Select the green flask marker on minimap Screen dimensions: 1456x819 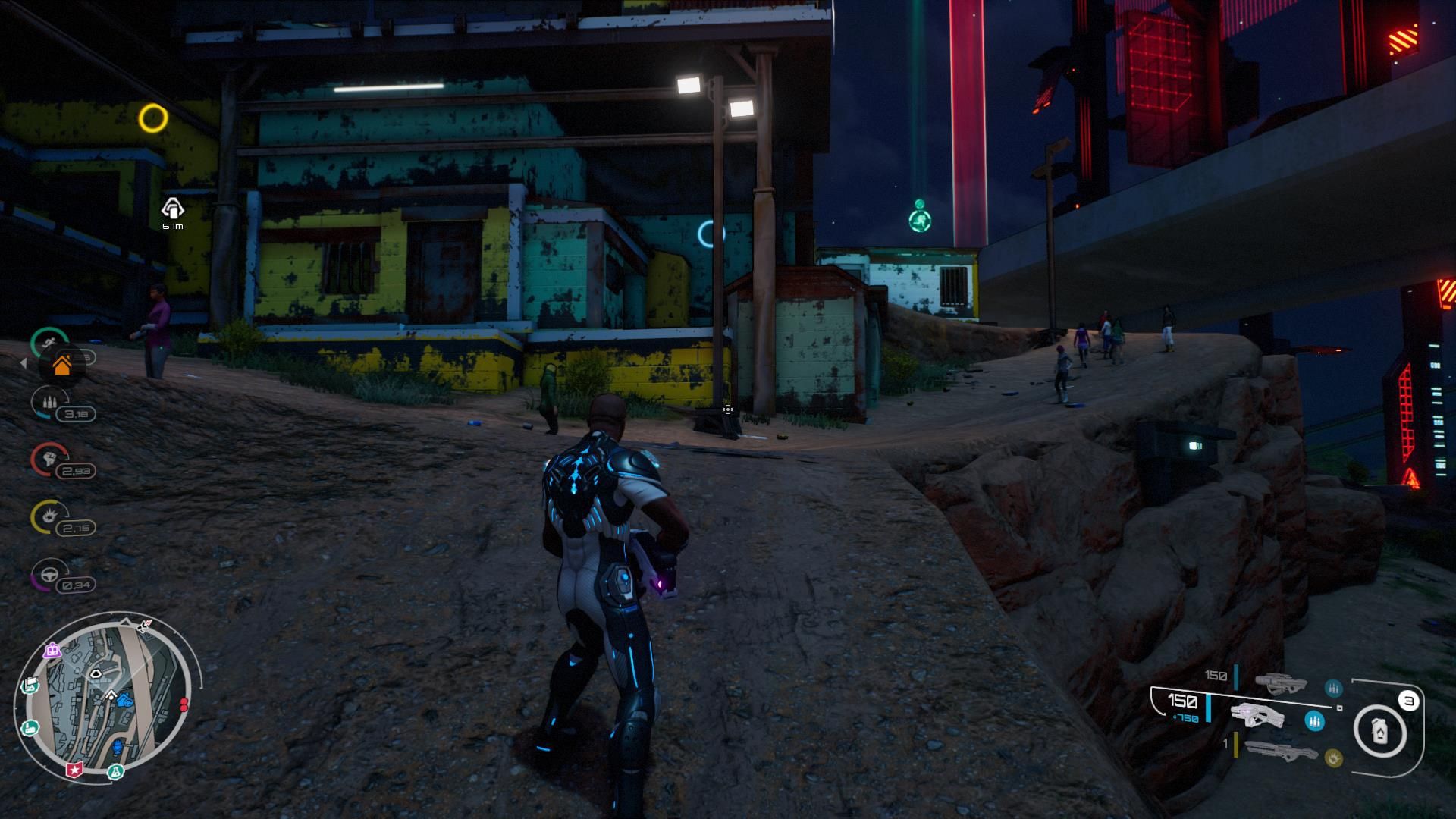point(116,772)
